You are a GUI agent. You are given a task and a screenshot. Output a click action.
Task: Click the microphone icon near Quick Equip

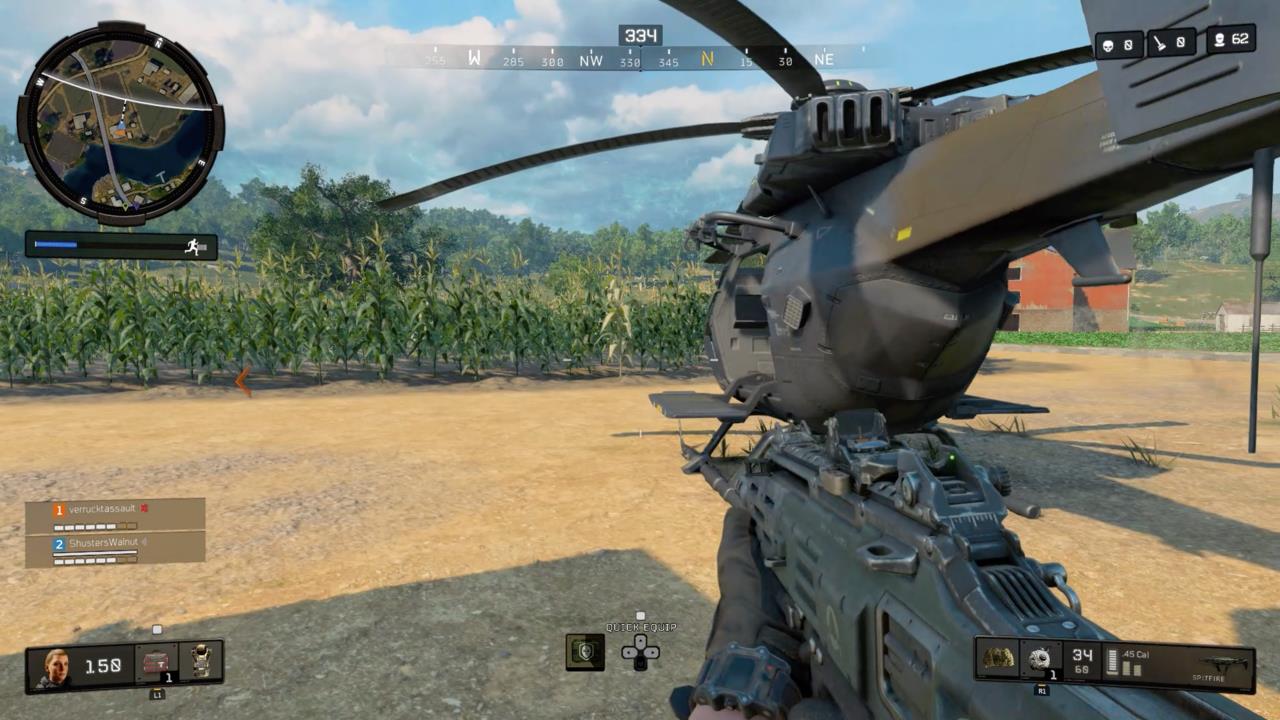(584, 650)
